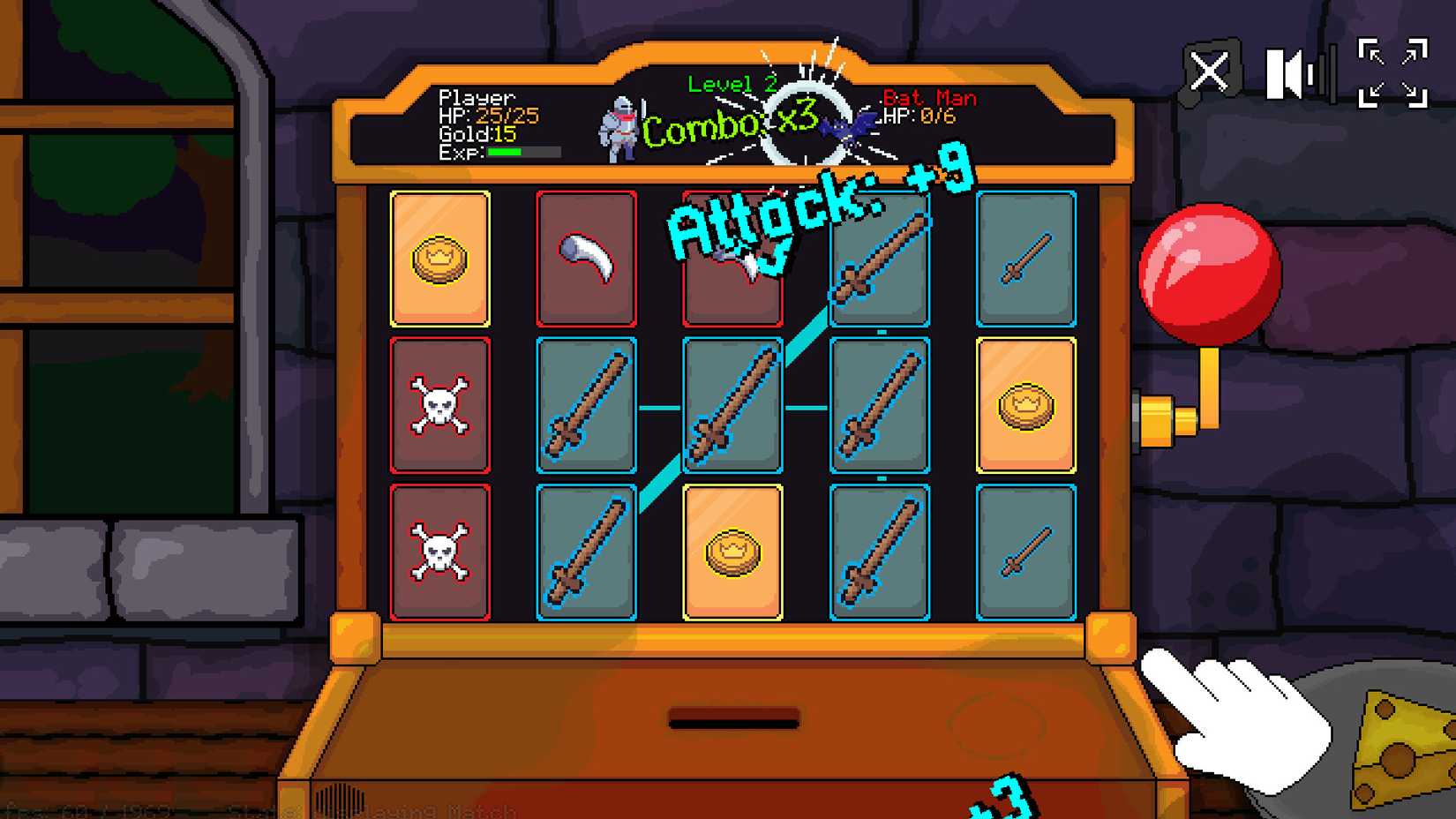Select the wooden sword card at grid center

(732, 403)
